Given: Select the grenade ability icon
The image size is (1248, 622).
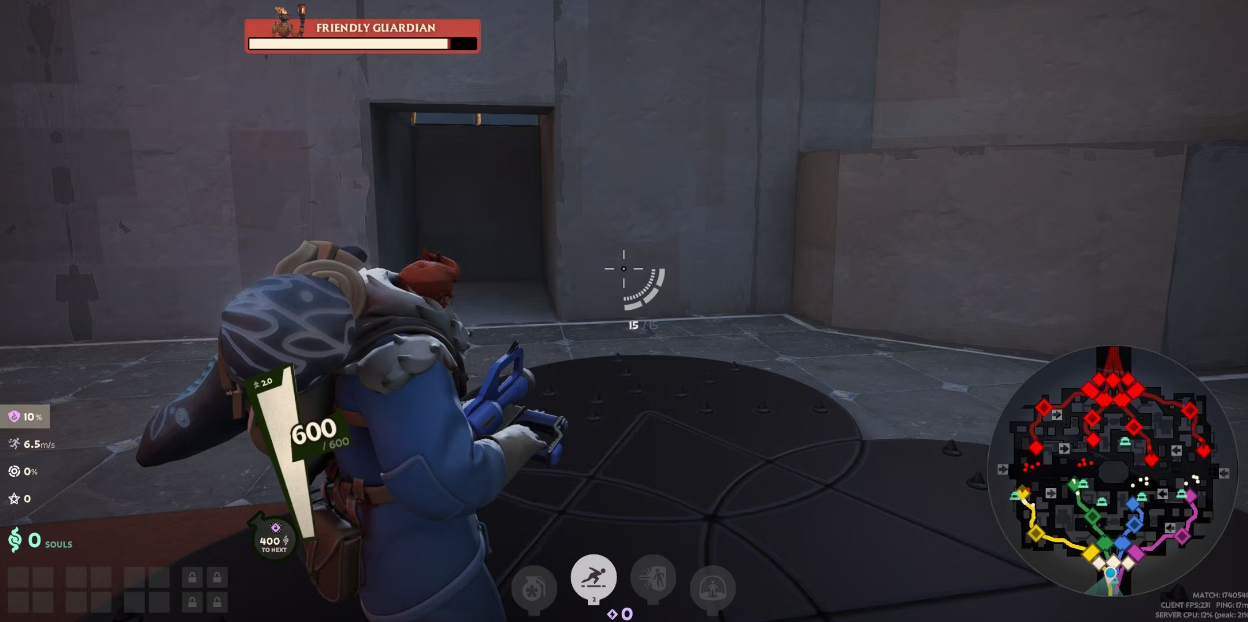Looking at the screenshot, I should coord(534,590).
